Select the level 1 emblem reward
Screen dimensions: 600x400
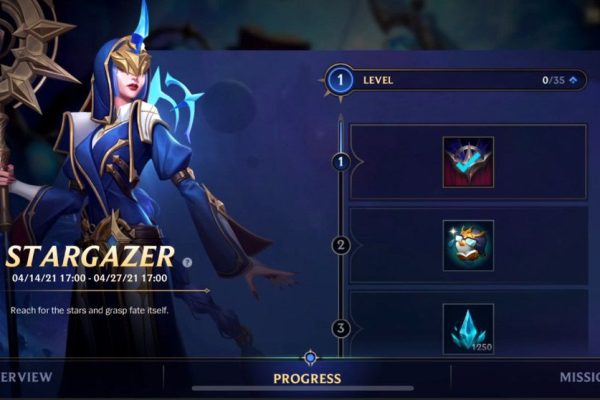(x=468, y=162)
